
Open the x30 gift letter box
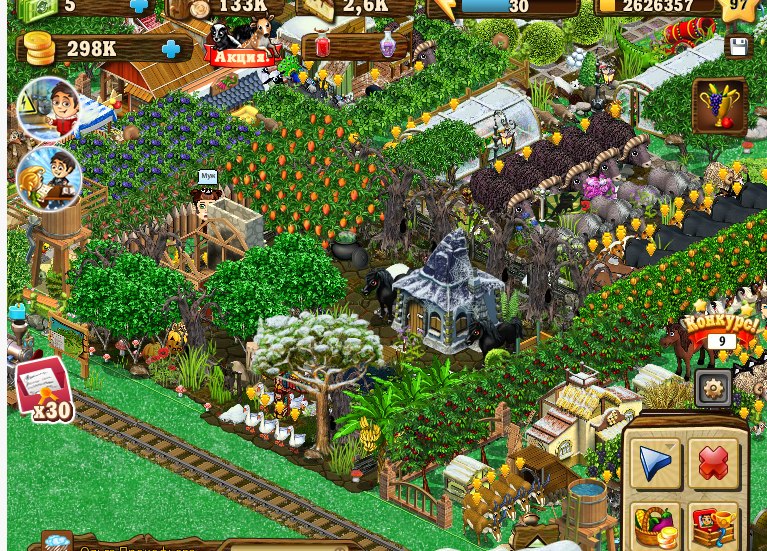(44, 388)
